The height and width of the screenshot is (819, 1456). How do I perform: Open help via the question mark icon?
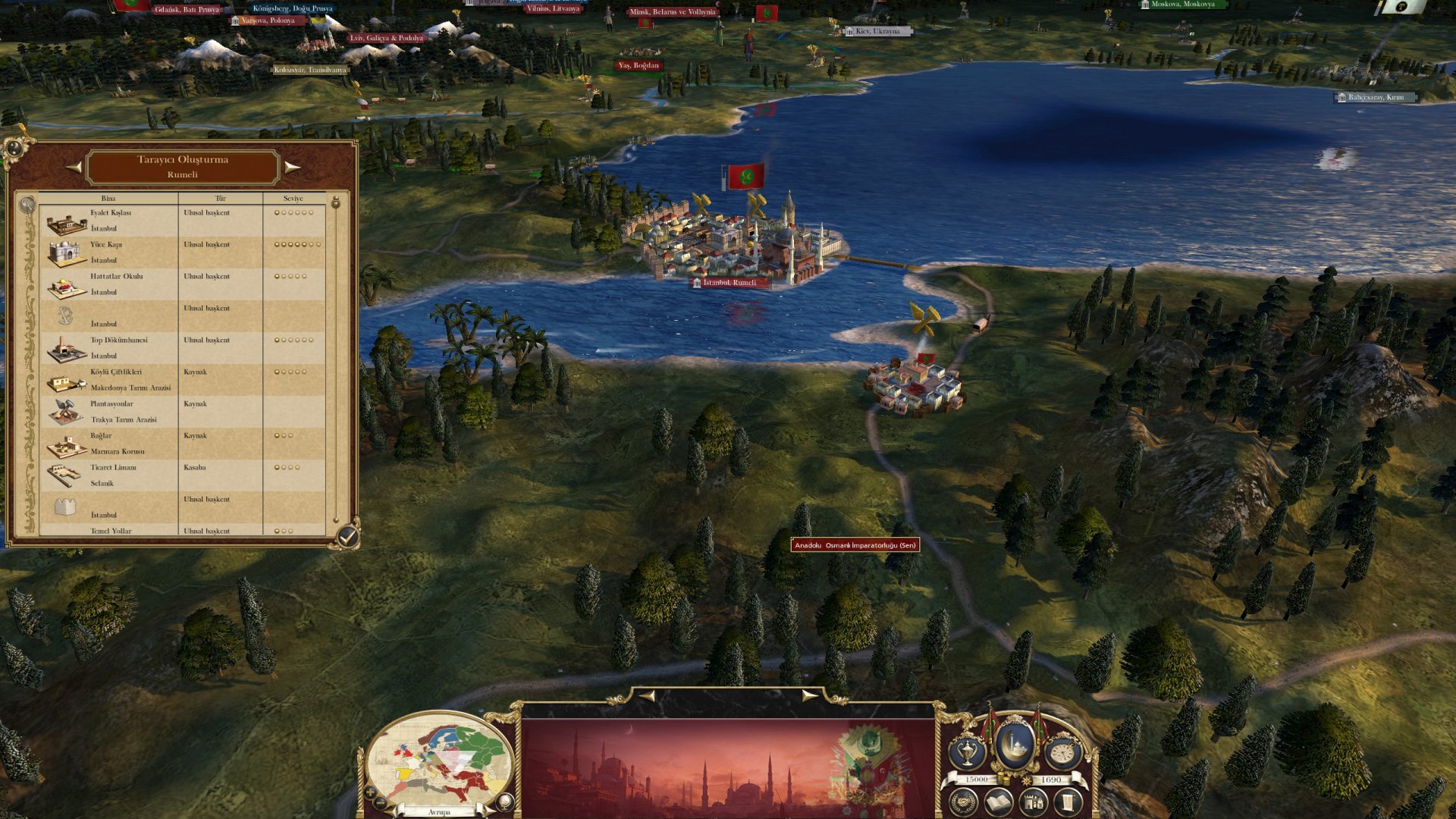coord(14,148)
